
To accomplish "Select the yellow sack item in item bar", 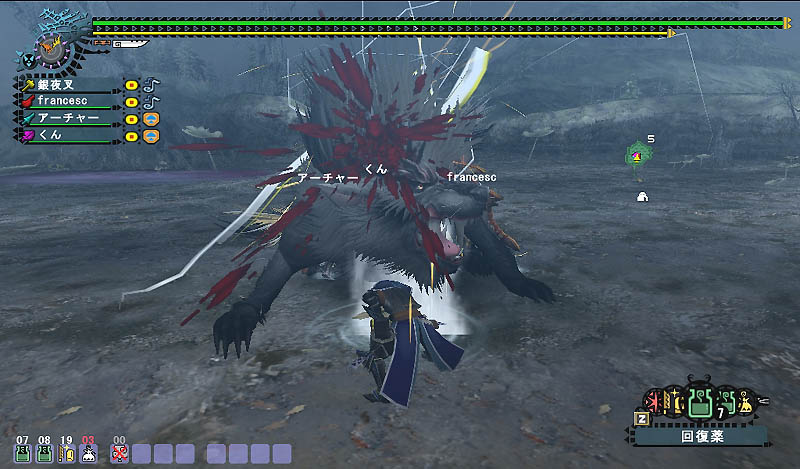I will click(744, 404).
